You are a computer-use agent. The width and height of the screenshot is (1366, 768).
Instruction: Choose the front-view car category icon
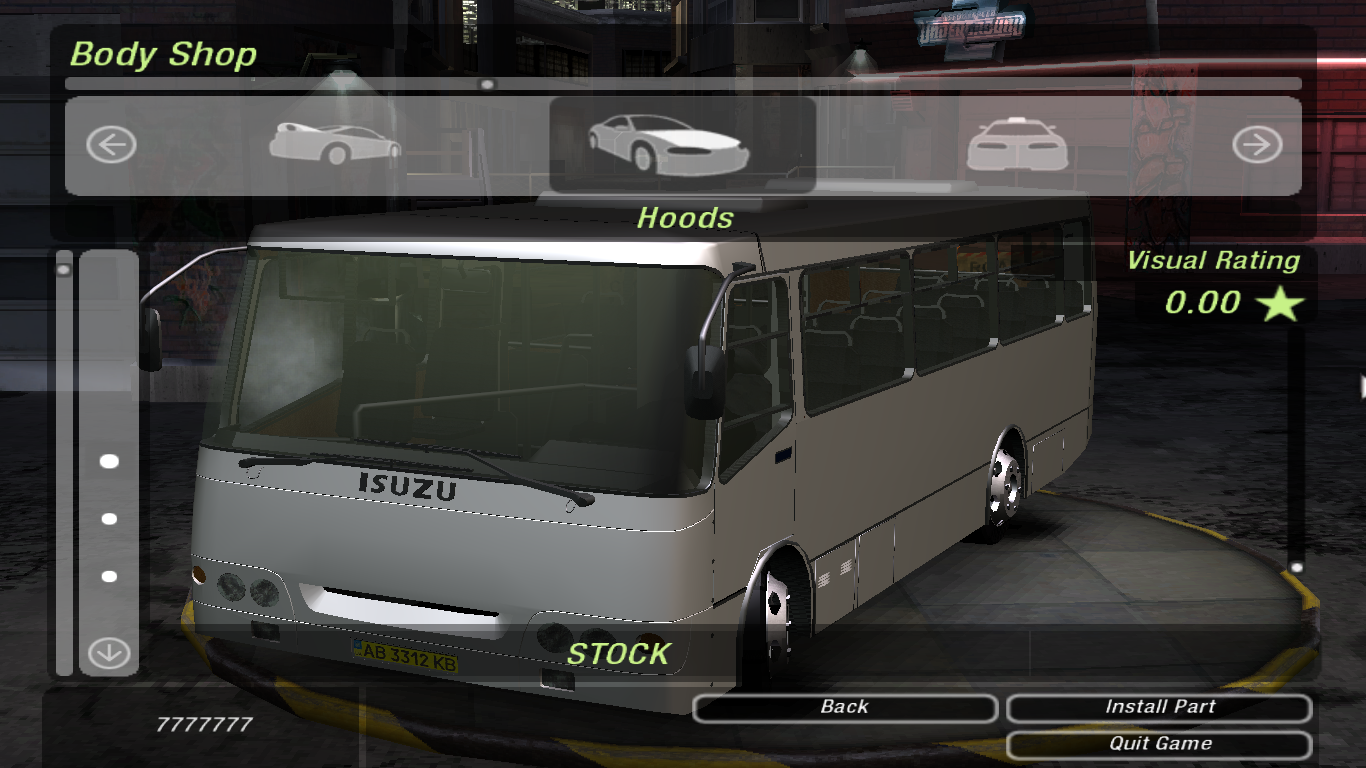pyautogui.click(x=1017, y=145)
